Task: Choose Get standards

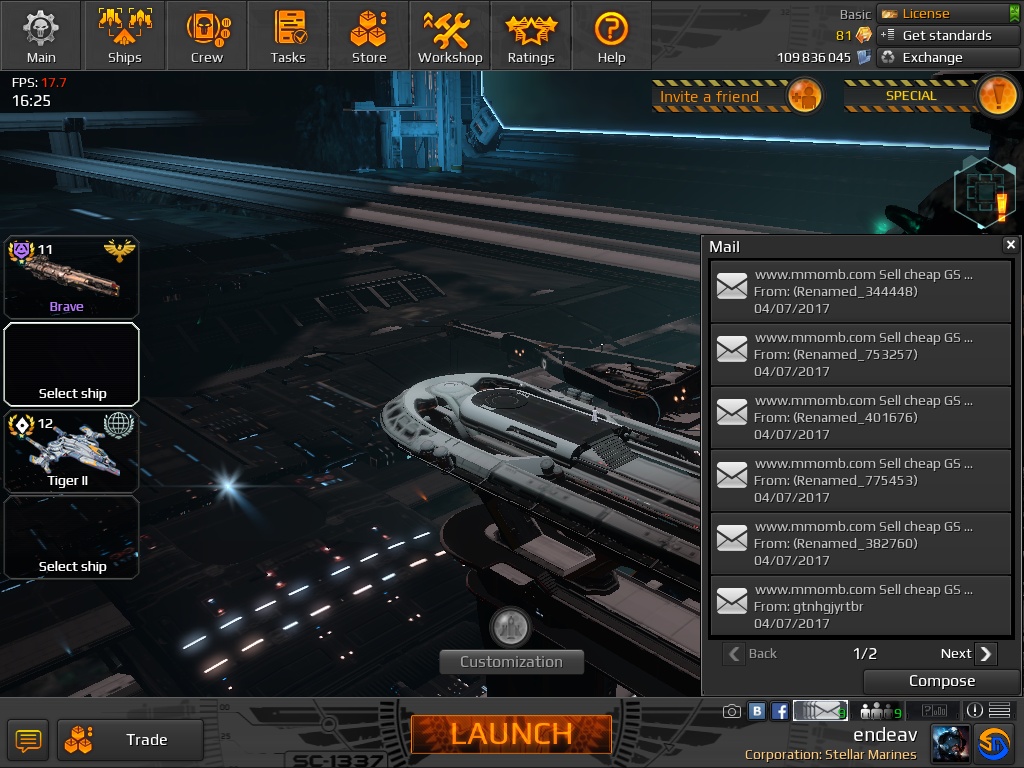Action: pos(947,35)
